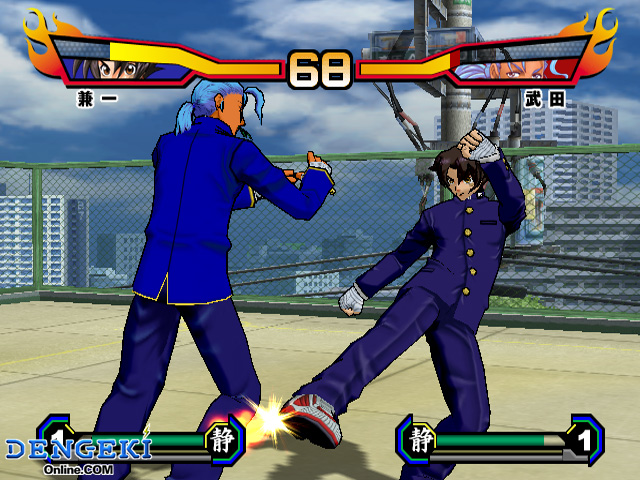Click the left player's 静 stance icon

click(222, 440)
